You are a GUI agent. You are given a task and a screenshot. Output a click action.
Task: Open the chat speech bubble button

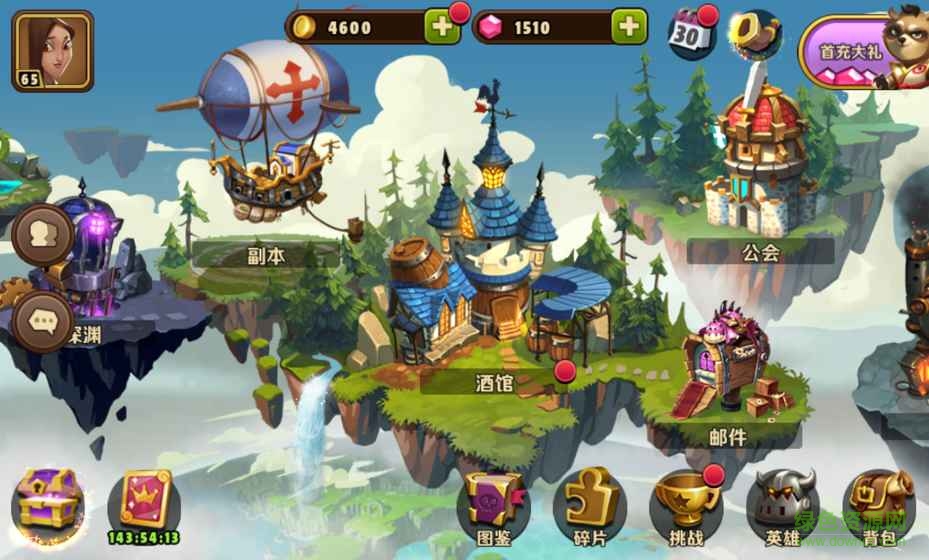[x=44, y=321]
